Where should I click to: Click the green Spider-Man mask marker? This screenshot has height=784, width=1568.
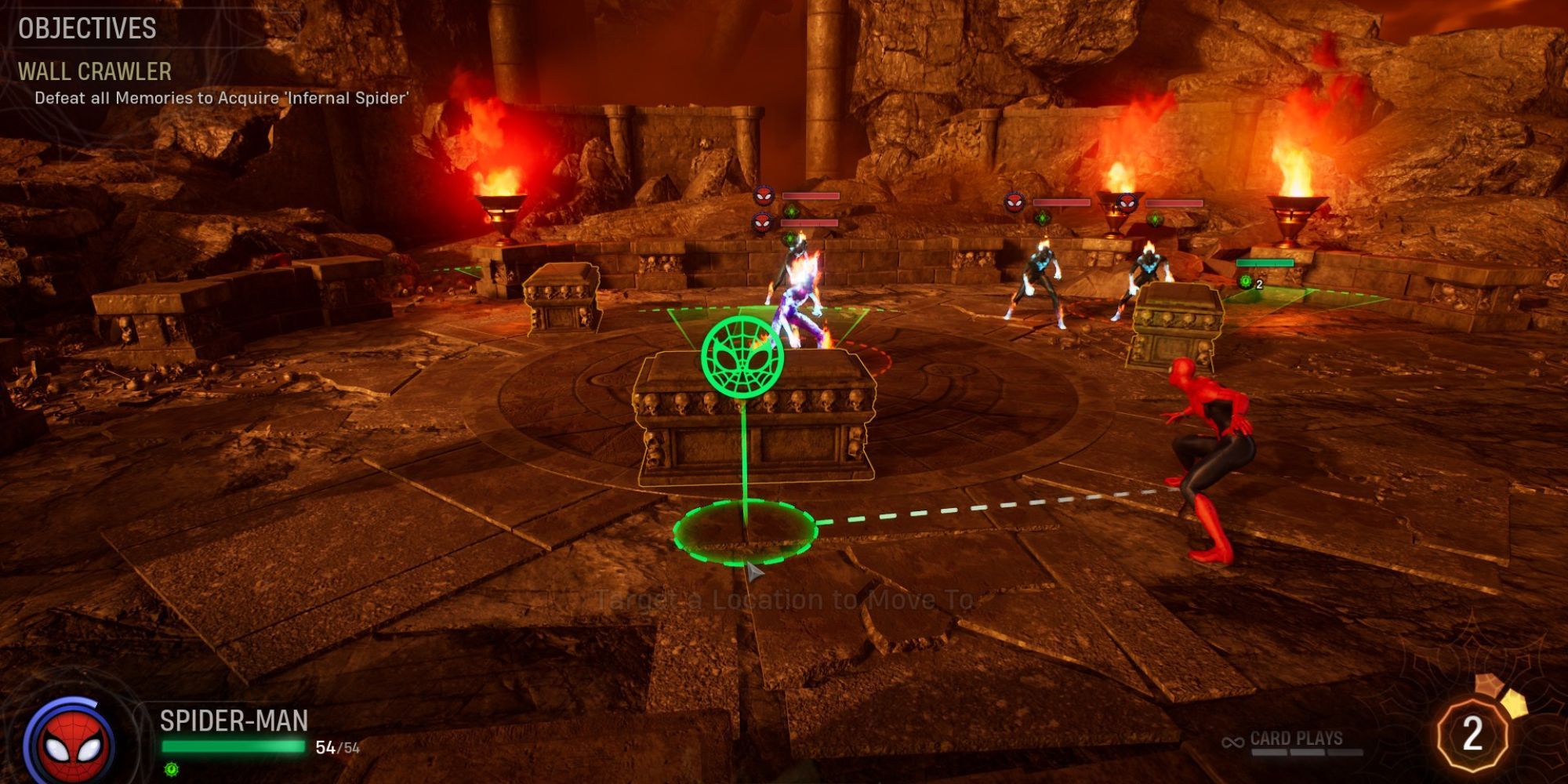pos(742,357)
